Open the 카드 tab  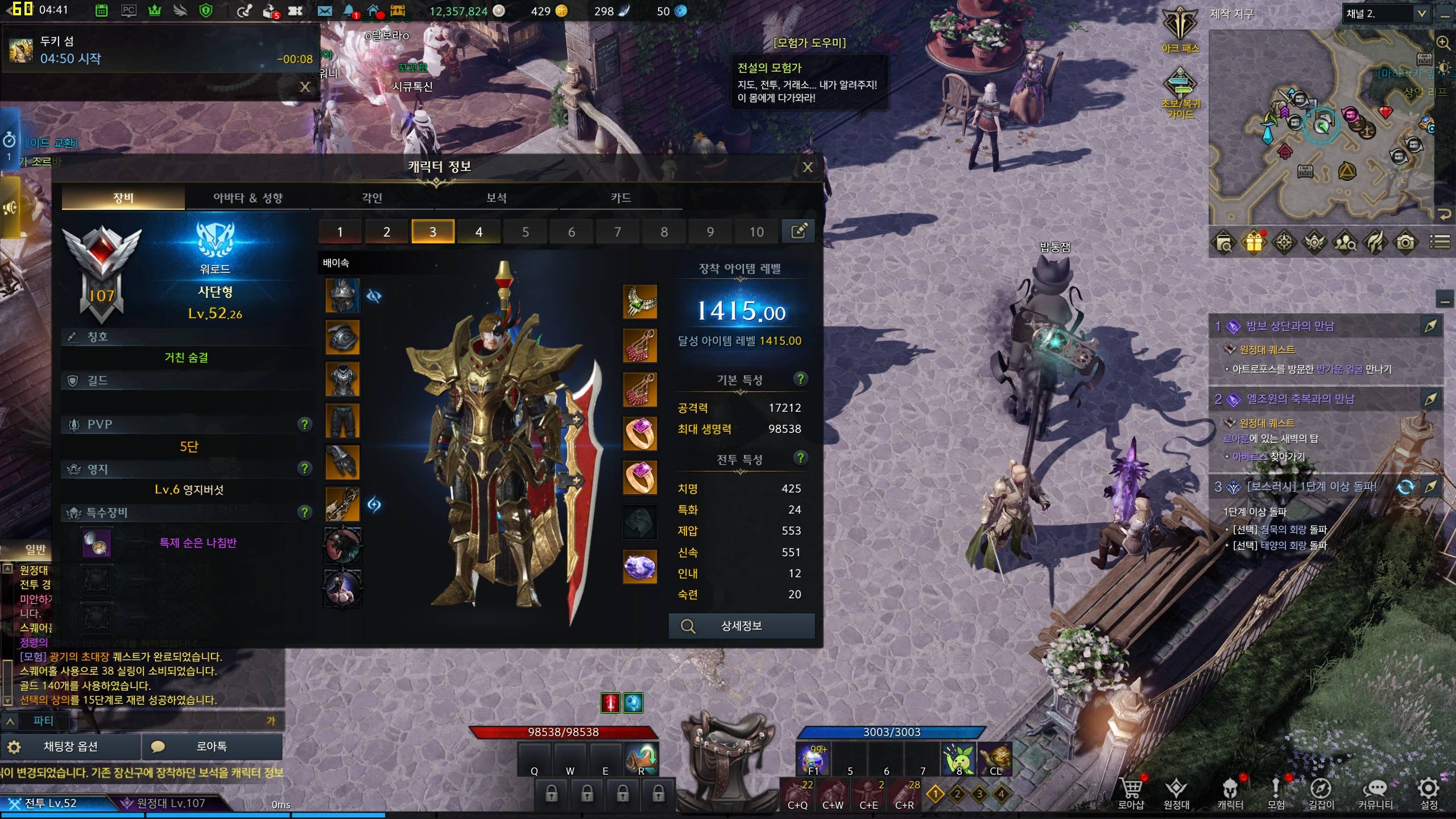click(x=621, y=198)
